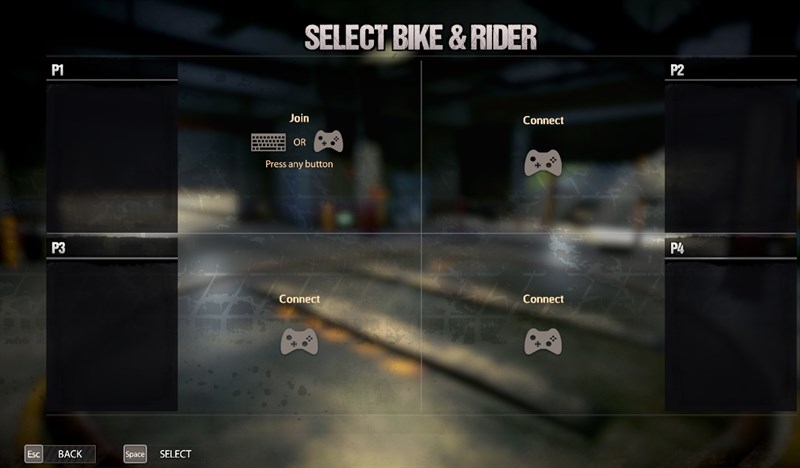Select the P1 player panel
800x468 pixels.
(112, 150)
